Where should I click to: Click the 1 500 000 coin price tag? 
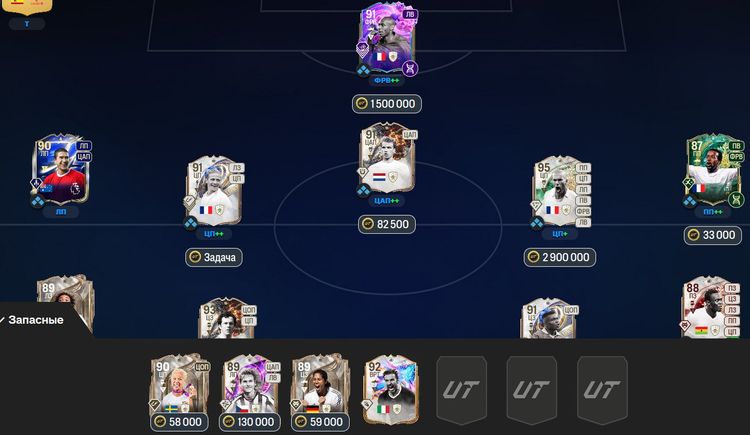pyautogui.click(x=387, y=104)
